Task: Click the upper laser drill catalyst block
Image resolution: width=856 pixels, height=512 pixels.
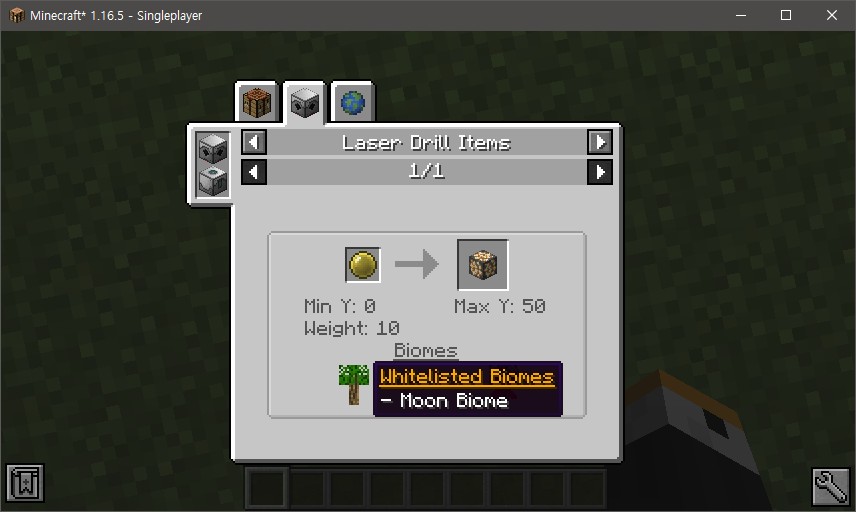Action: tap(212, 150)
